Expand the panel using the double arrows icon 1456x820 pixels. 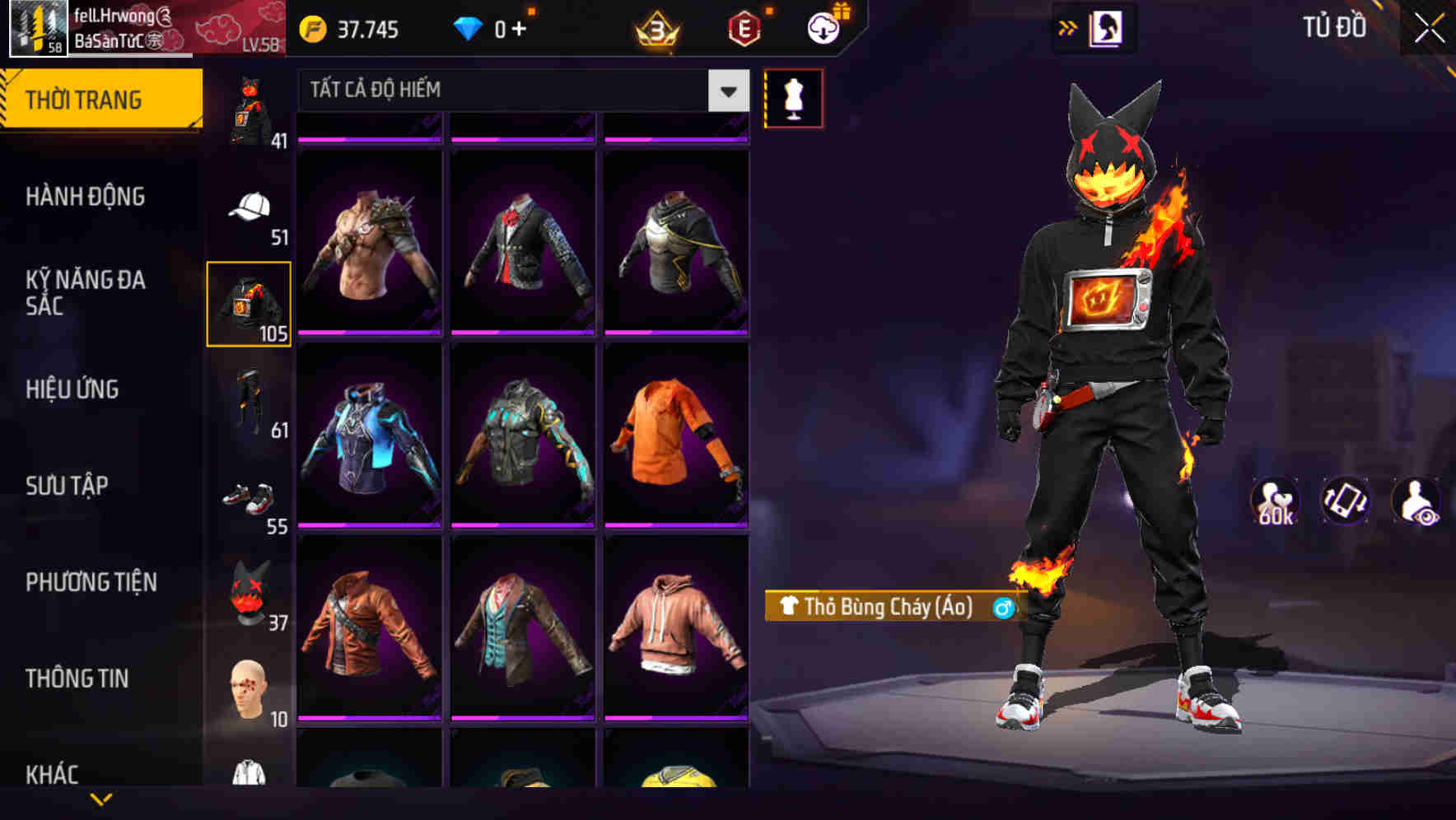pos(1068,26)
